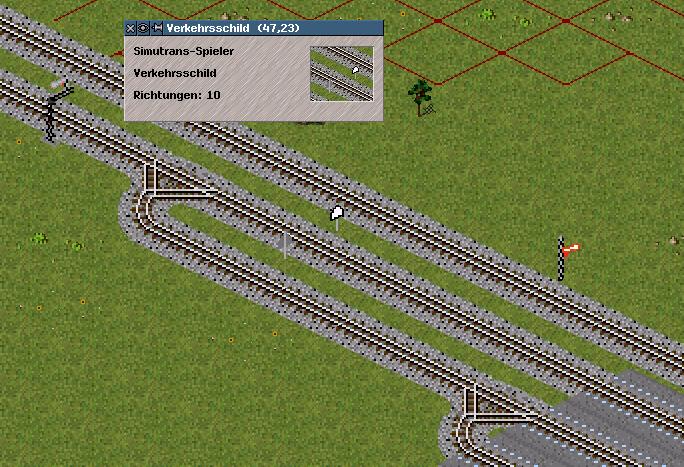The height and width of the screenshot is (467, 684).
Task: Click the eye icon in the title bar
Action: tap(143, 28)
